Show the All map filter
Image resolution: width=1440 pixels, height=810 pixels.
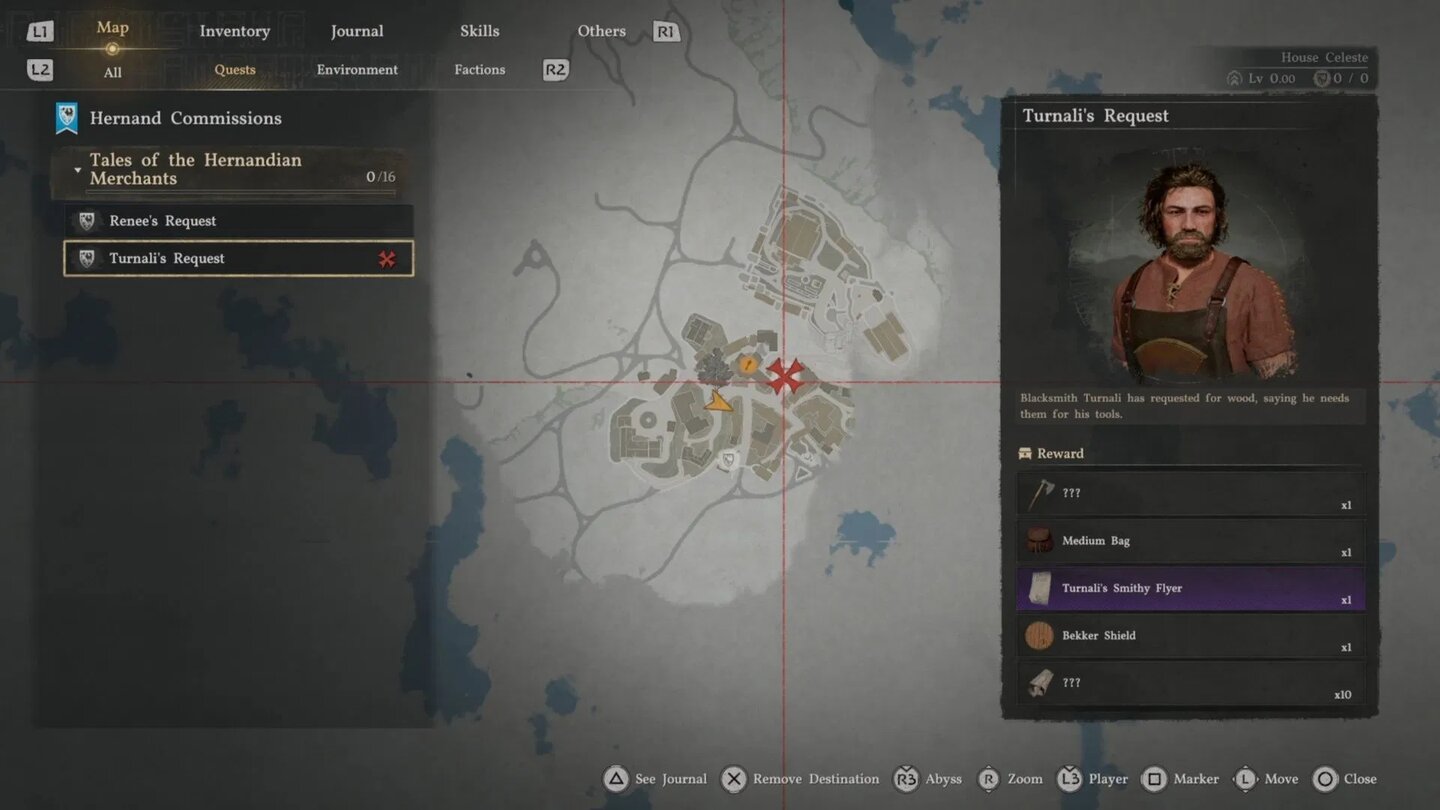112,72
